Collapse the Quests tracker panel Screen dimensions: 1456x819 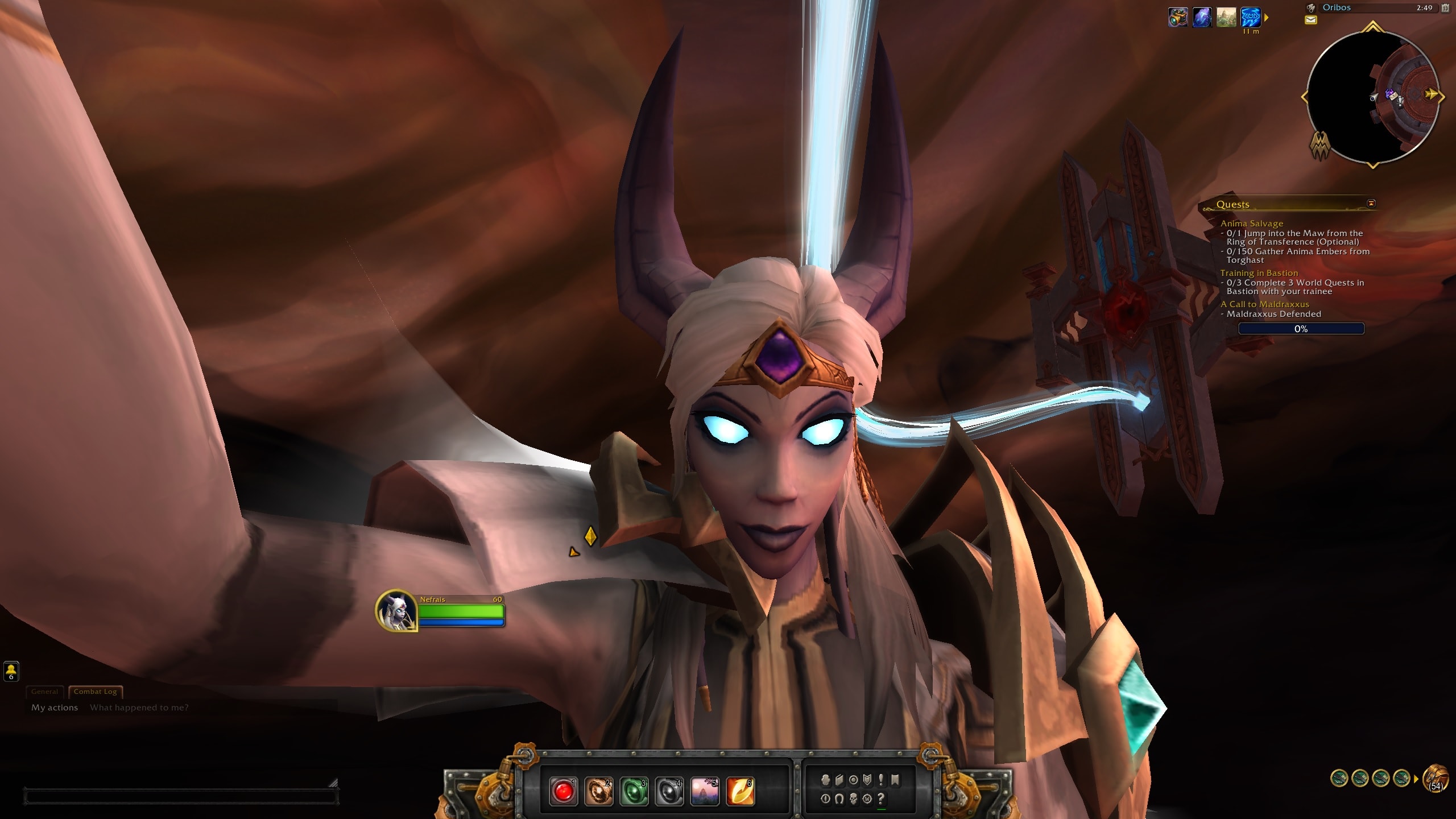[1371, 204]
